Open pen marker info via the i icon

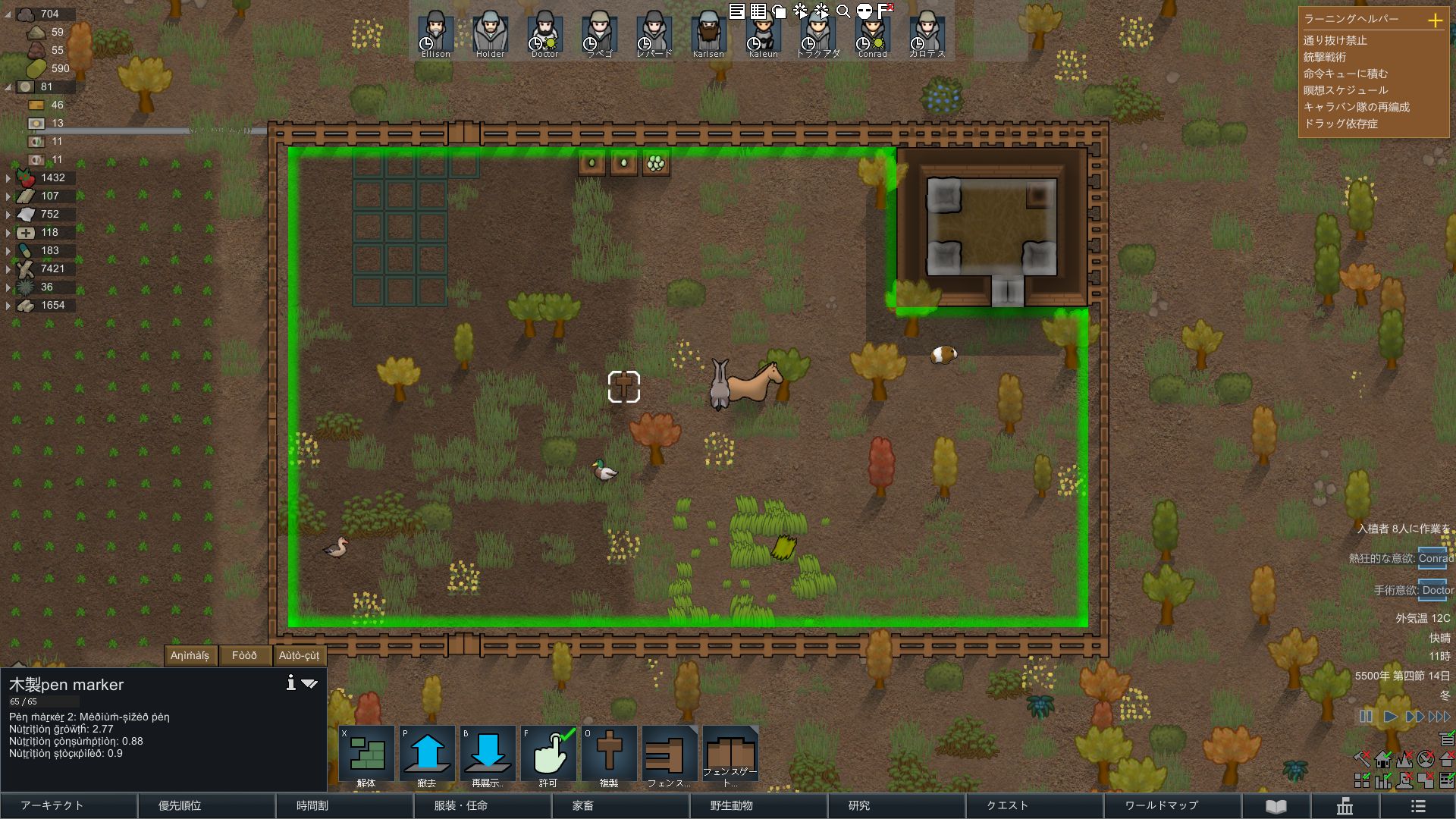coord(289,682)
